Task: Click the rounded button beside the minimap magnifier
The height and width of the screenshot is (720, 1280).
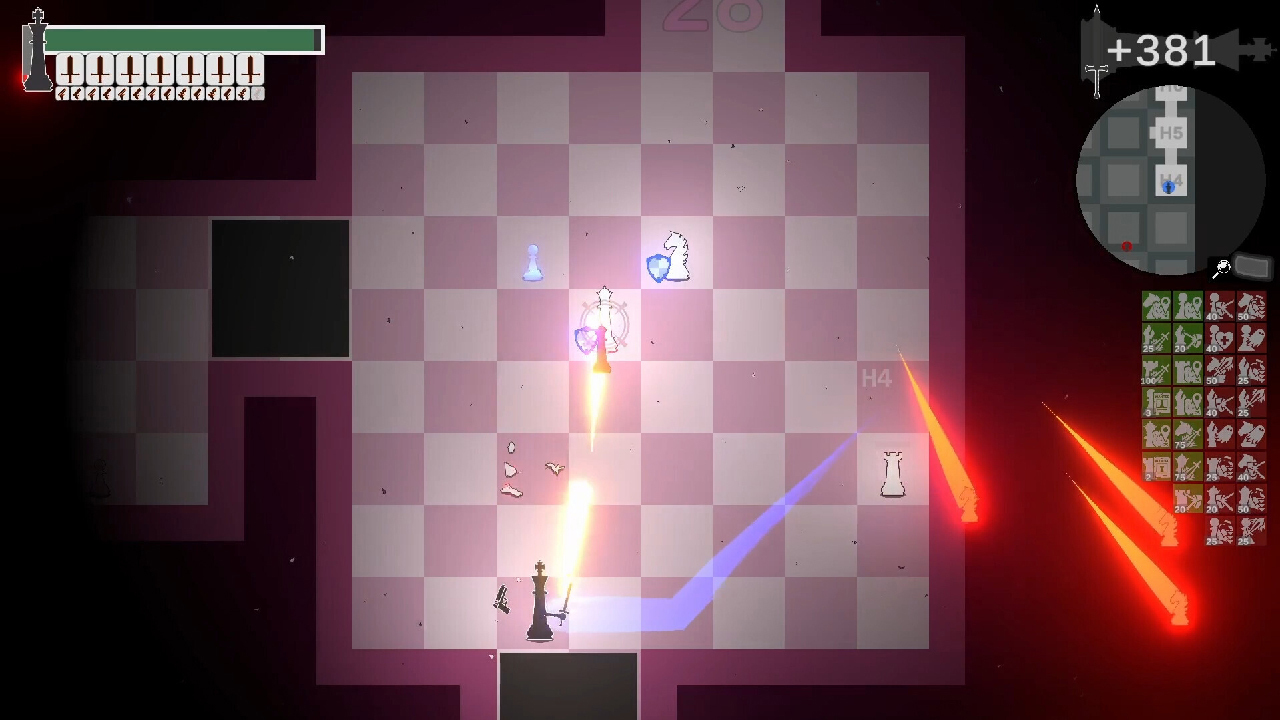Action: tap(1251, 267)
